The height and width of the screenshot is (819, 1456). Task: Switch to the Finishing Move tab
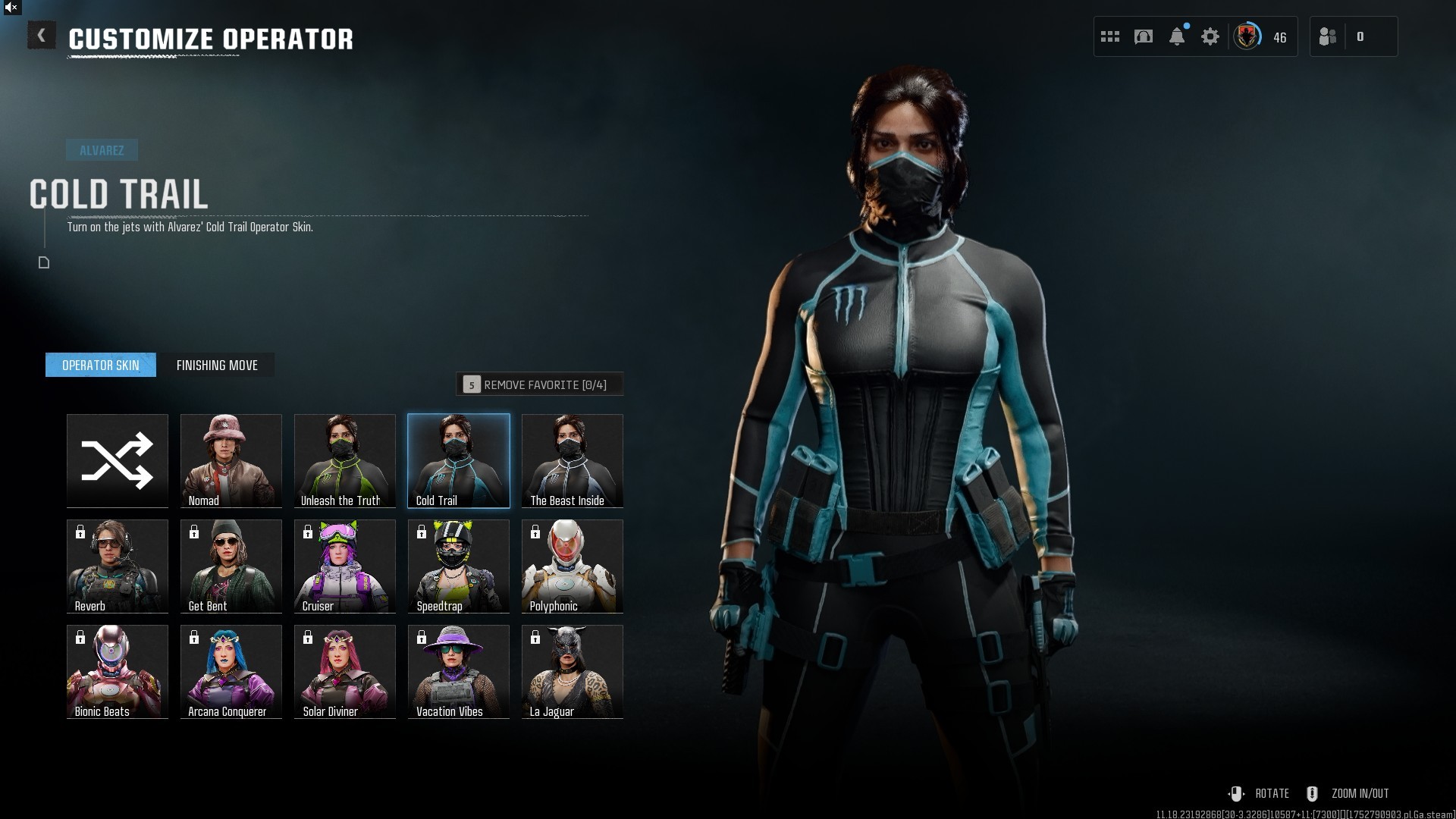pos(217,366)
